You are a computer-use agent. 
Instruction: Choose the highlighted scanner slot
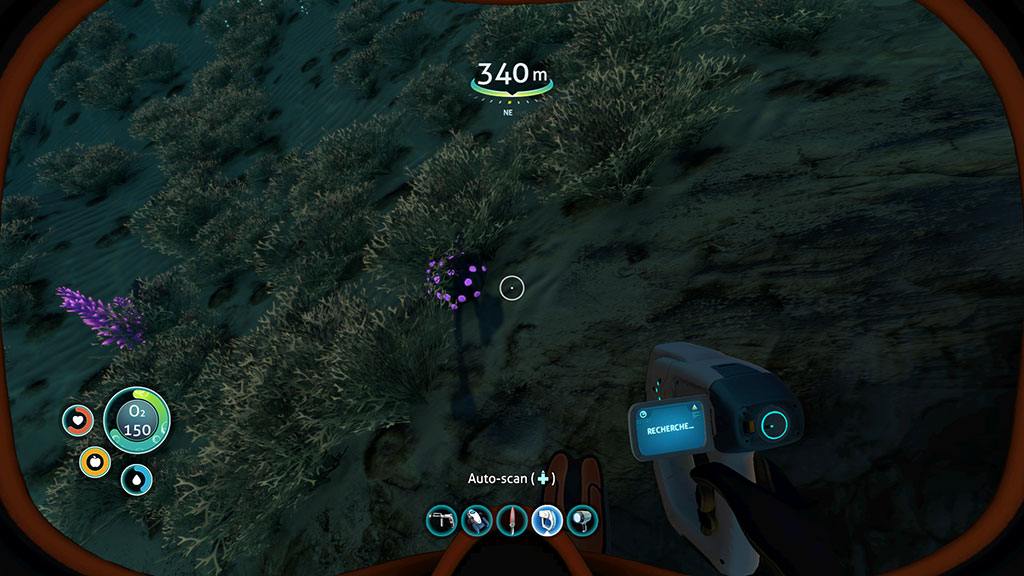click(547, 520)
